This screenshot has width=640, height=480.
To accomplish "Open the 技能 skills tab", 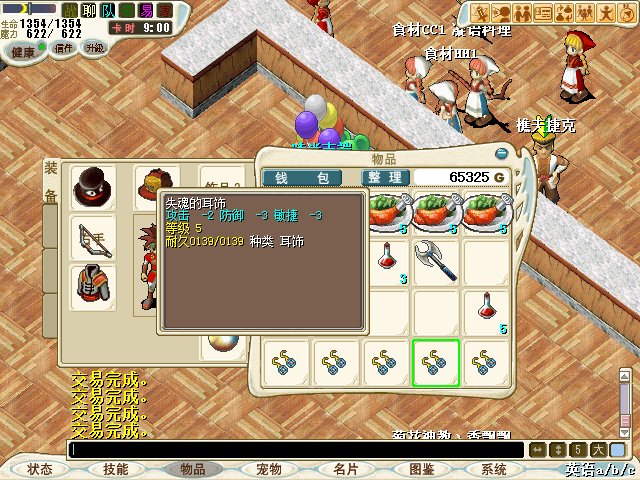I will tap(115, 469).
